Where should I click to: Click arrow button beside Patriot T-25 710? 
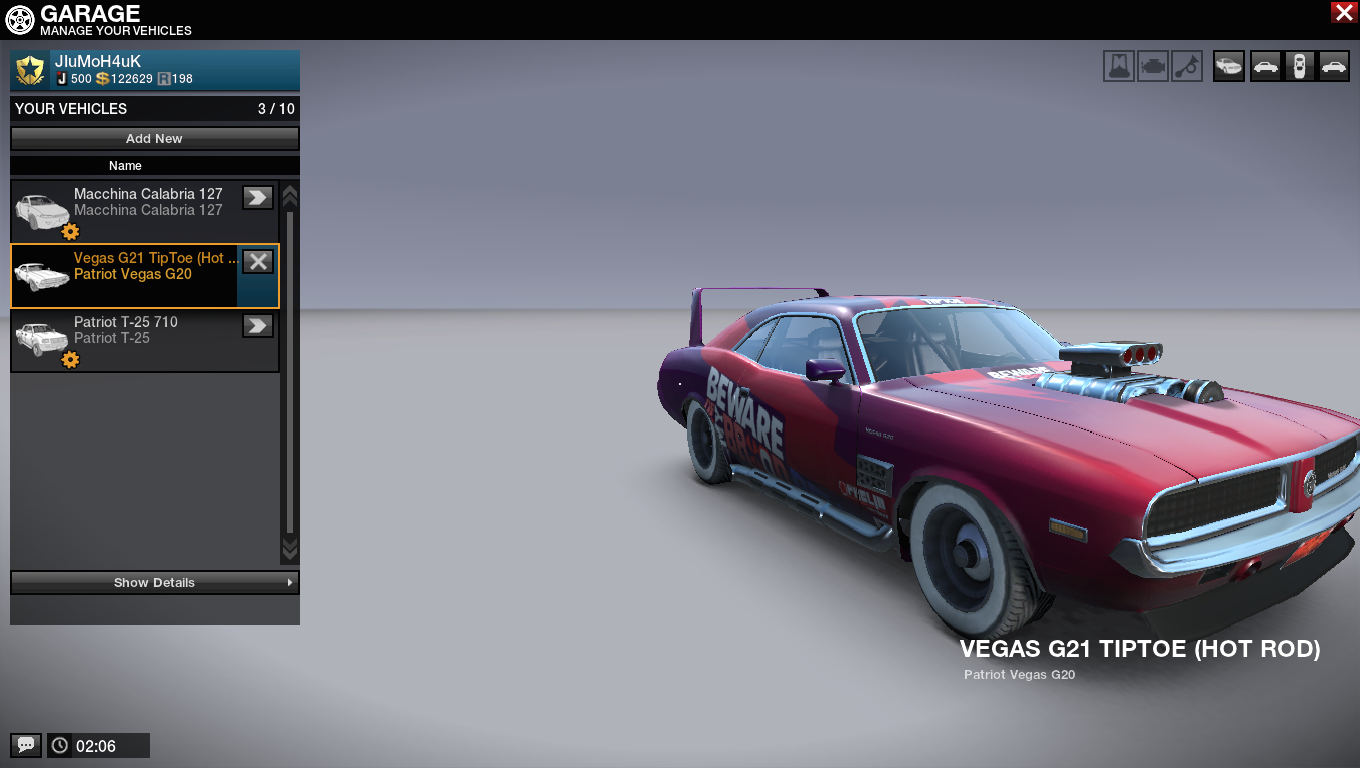(x=258, y=326)
